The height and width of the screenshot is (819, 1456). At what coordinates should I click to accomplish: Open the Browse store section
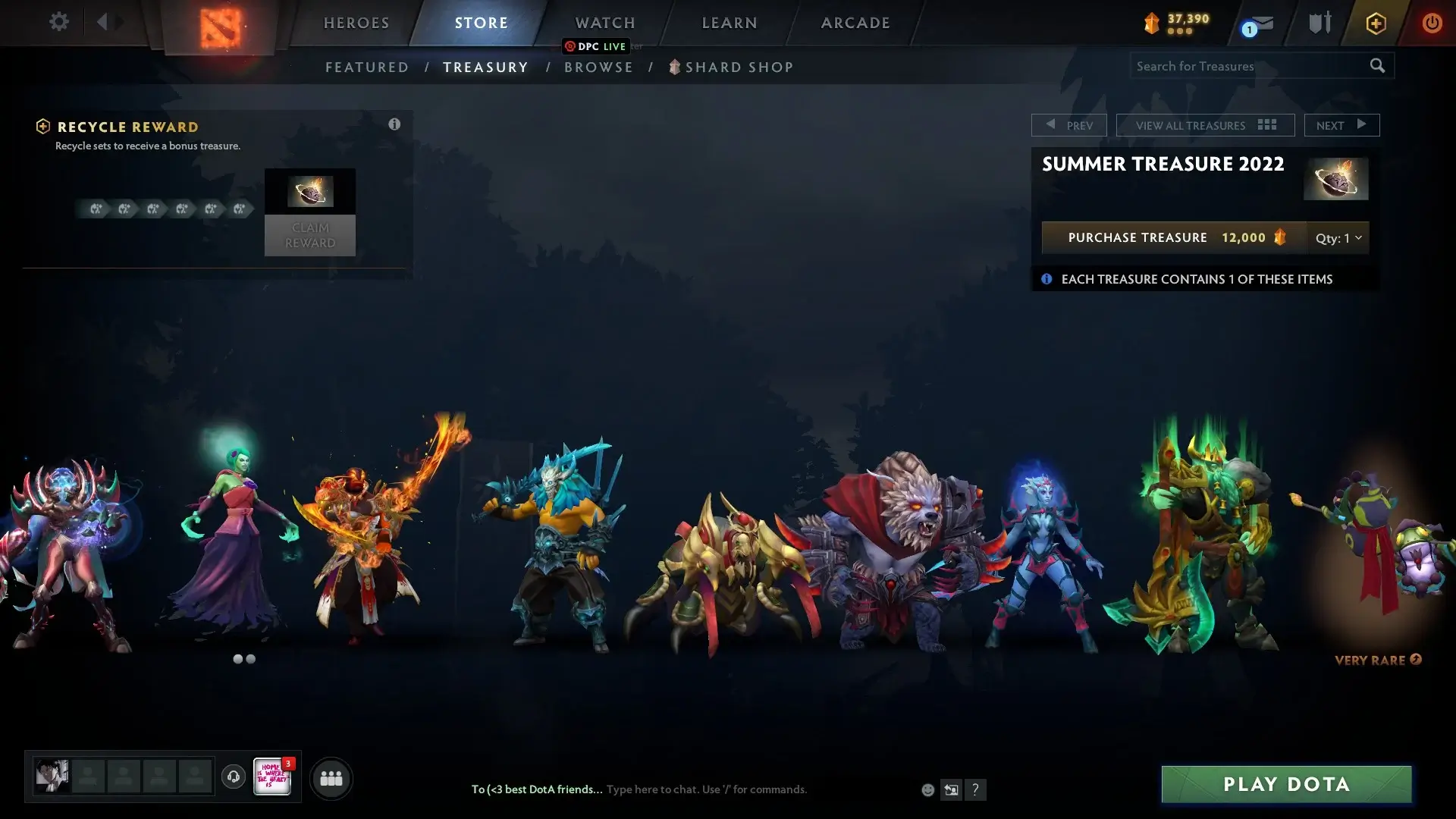coord(598,67)
